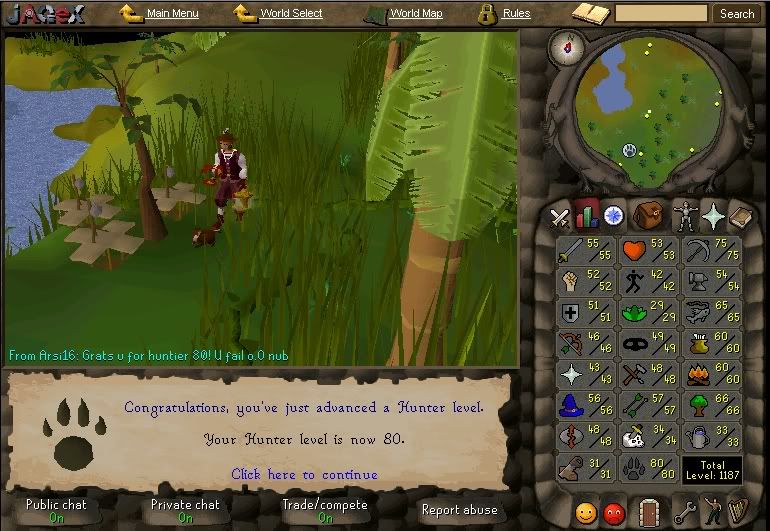This screenshot has width=770, height=531.
Task: Choose the Woodcutting skill showing 66
Action: pos(710,405)
